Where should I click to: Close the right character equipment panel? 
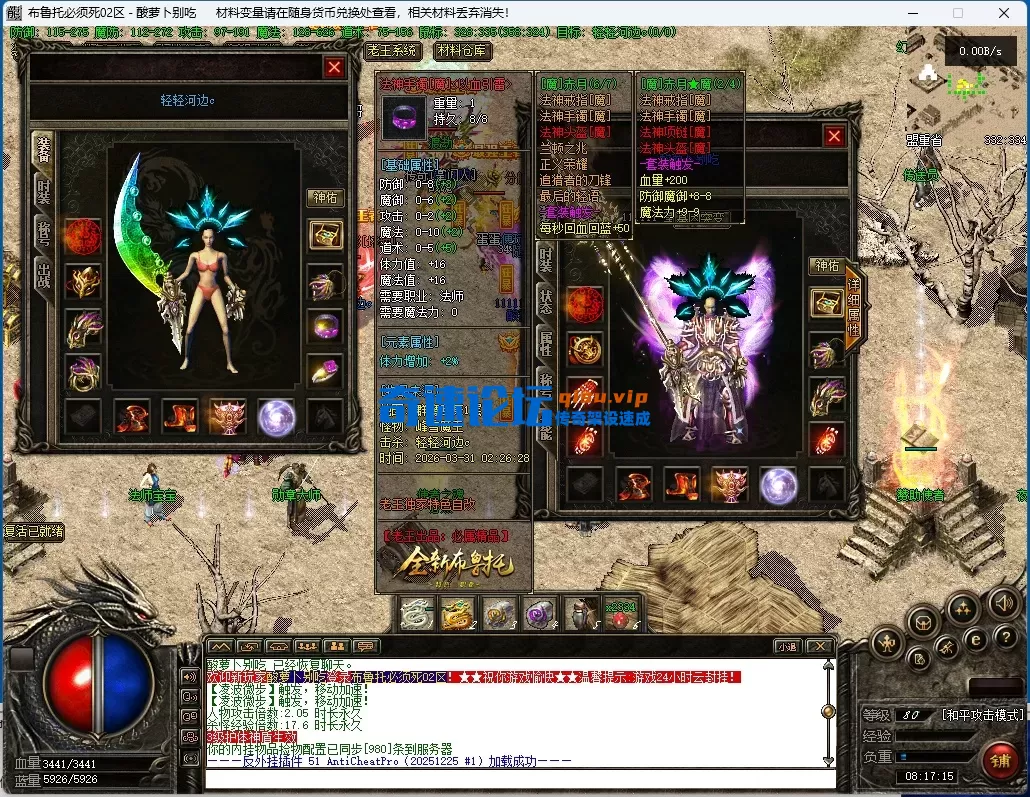coord(834,135)
